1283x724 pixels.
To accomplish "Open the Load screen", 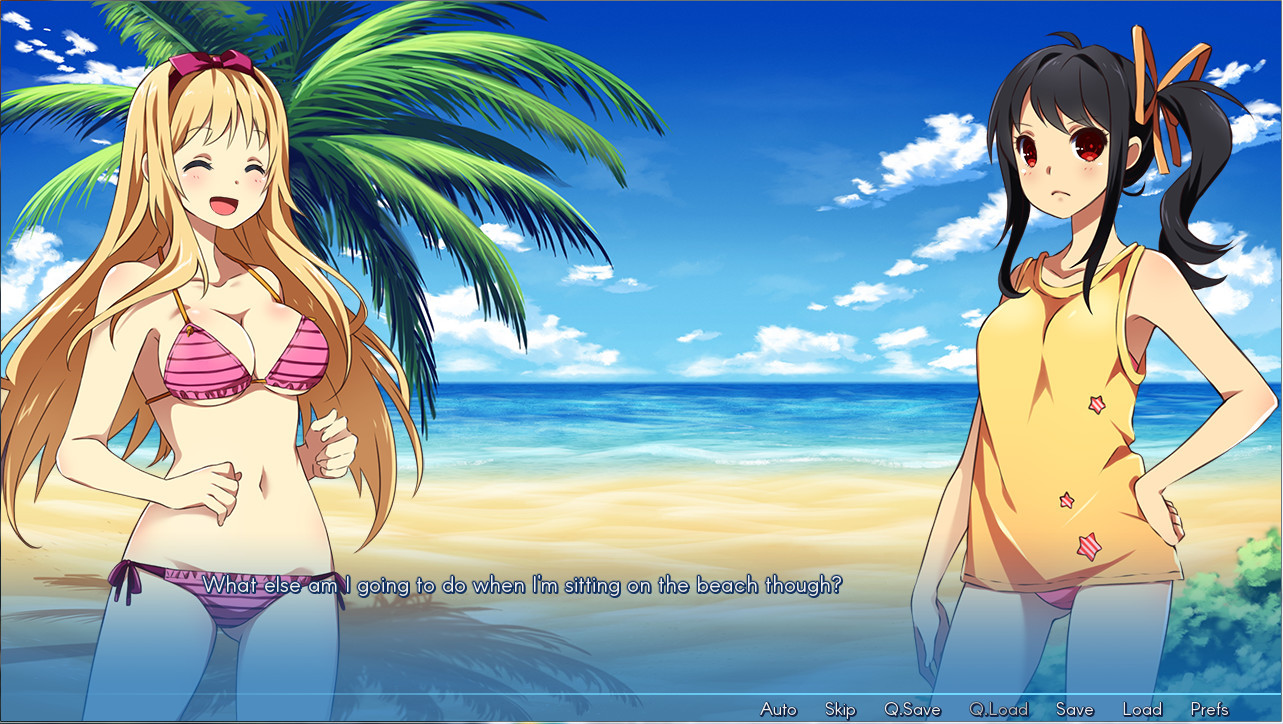I will [x=1142, y=708].
